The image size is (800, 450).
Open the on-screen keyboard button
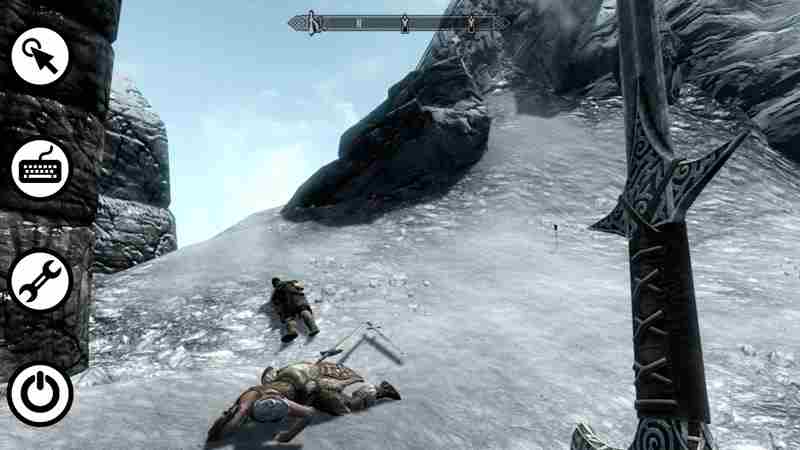(x=41, y=167)
